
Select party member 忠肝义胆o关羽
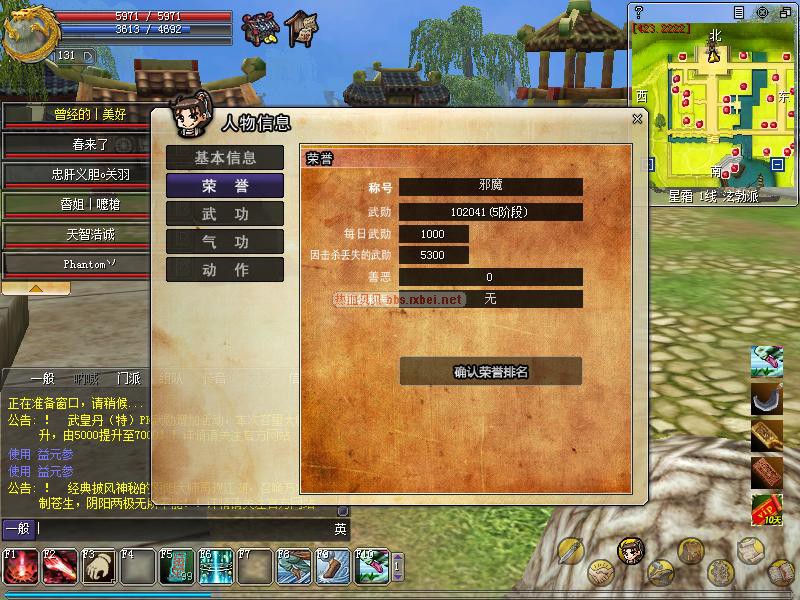[x=76, y=174]
